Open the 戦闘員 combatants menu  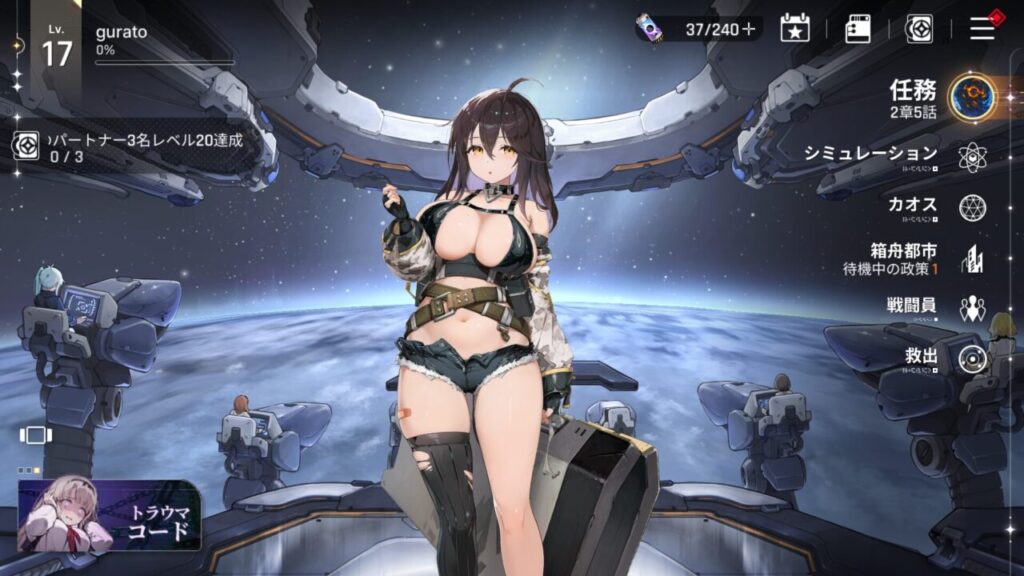coord(972,309)
